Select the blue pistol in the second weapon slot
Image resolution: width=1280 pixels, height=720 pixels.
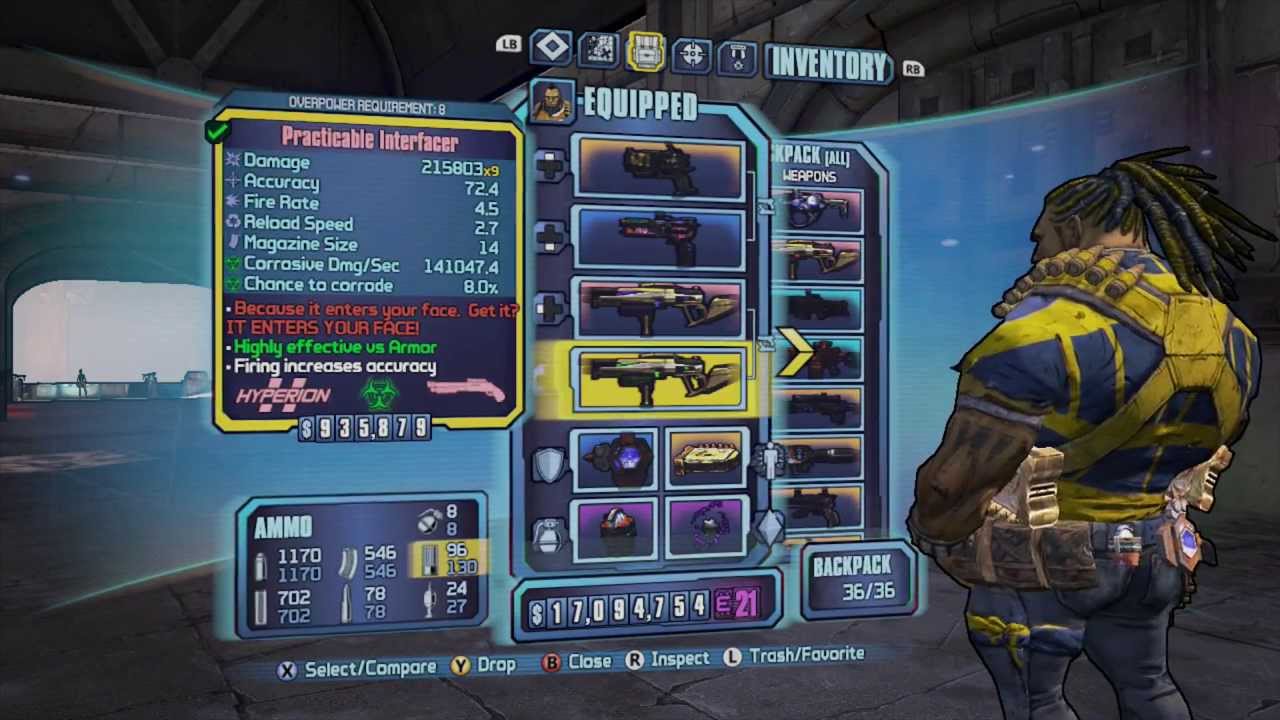(x=660, y=238)
